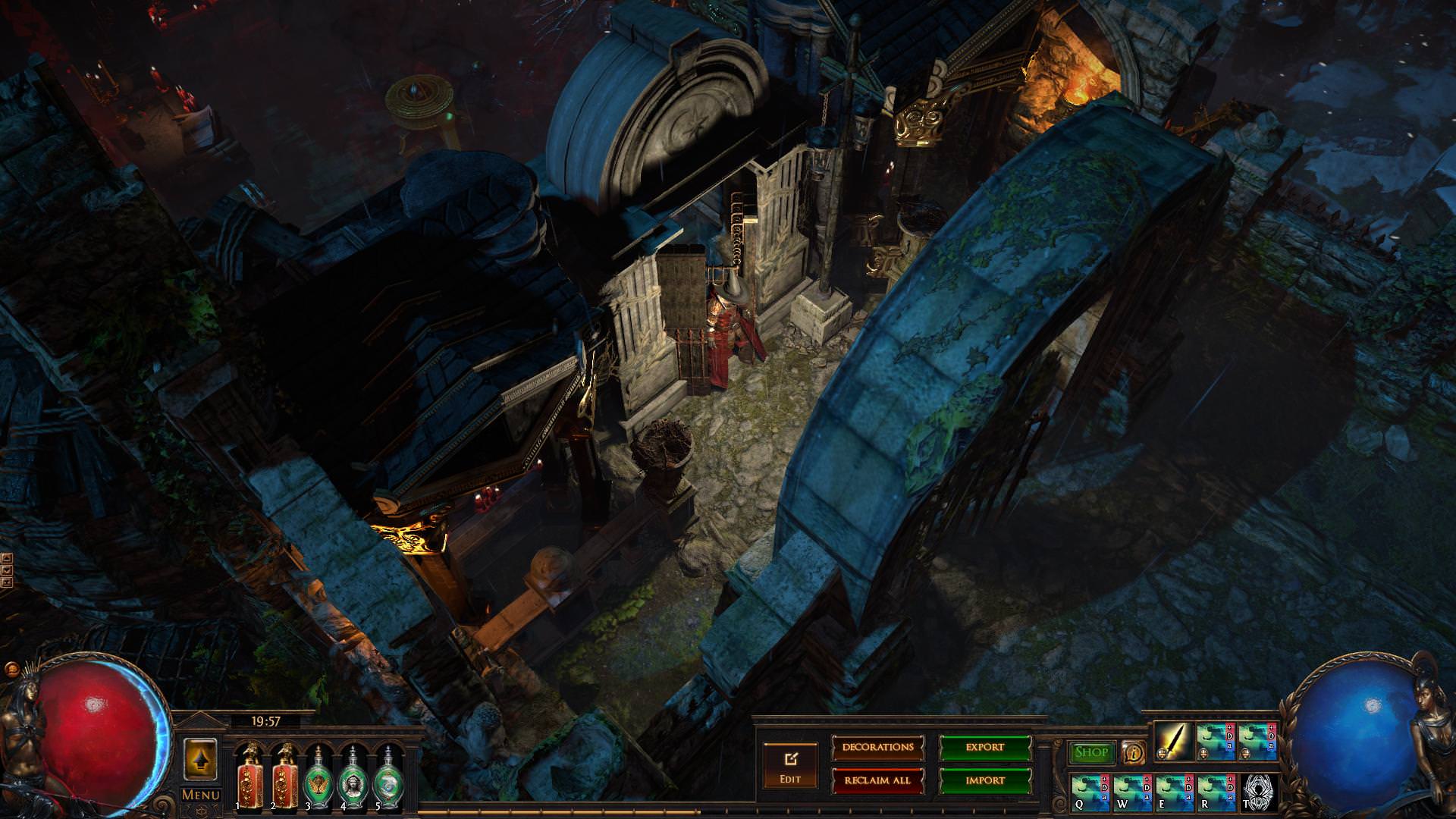Use the fifth flask with swirl emblem
Screen dimensions: 1456x819
388,778
